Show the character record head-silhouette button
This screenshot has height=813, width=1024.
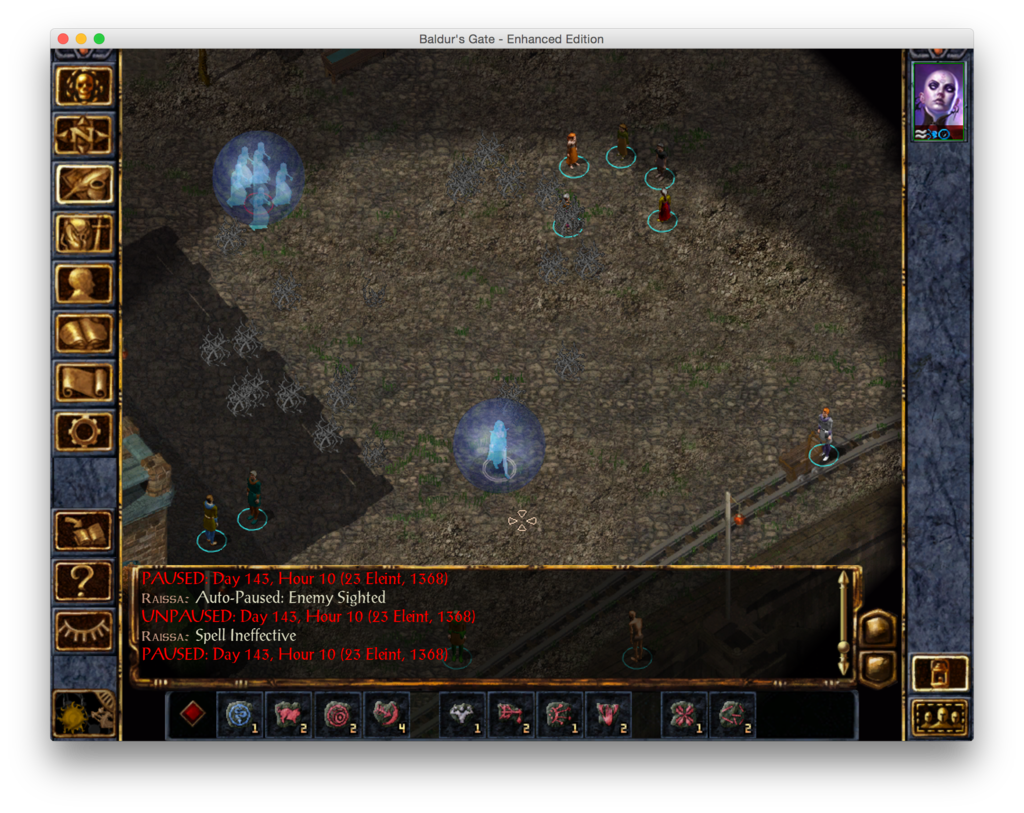[x=84, y=284]
